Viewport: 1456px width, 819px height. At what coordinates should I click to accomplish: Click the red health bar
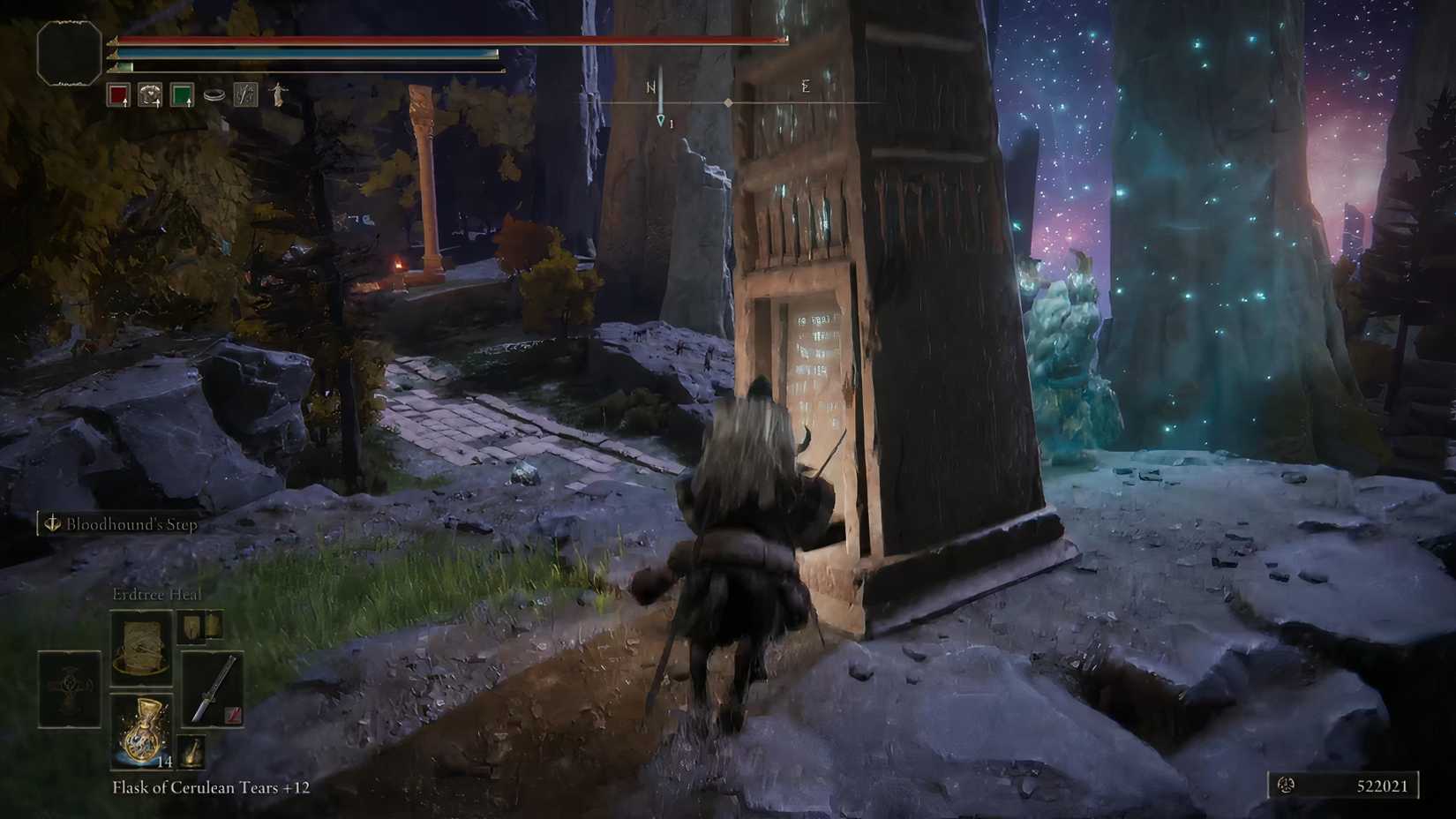pos(441,39)
